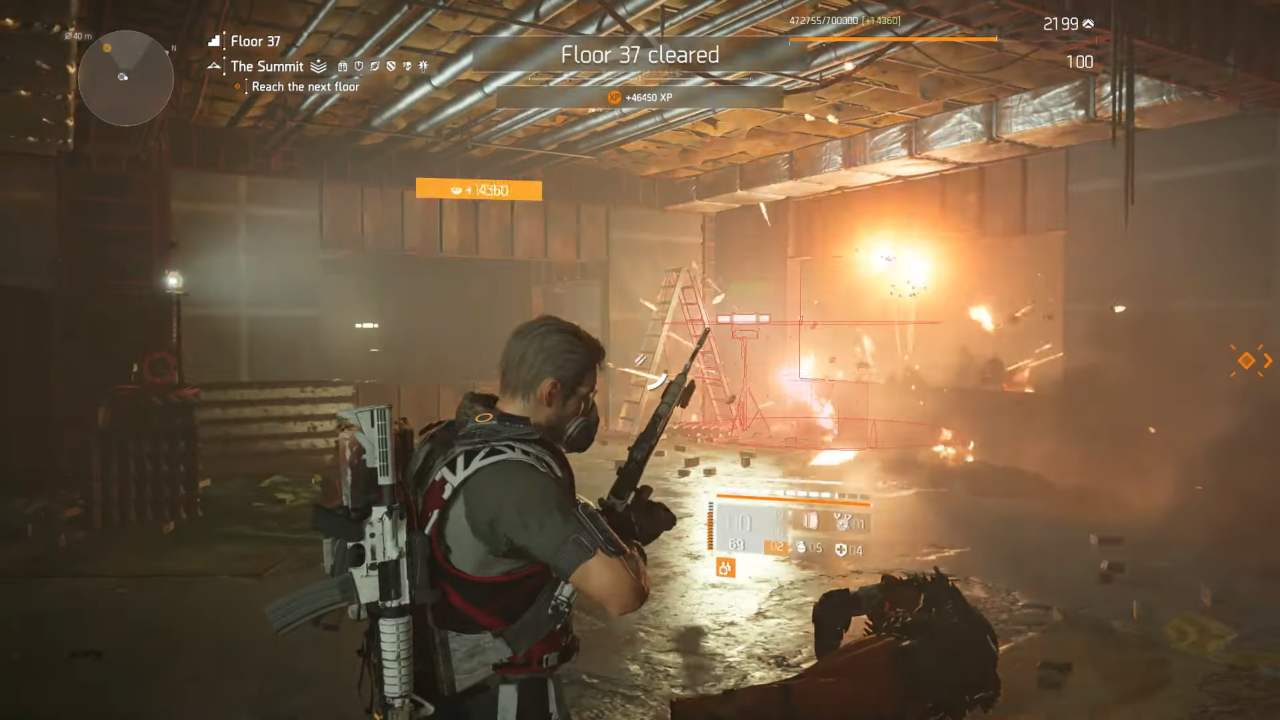1280x720 pixels.
Task: Expand the chevron stack icon after The Summit
Action: point(318,66)
